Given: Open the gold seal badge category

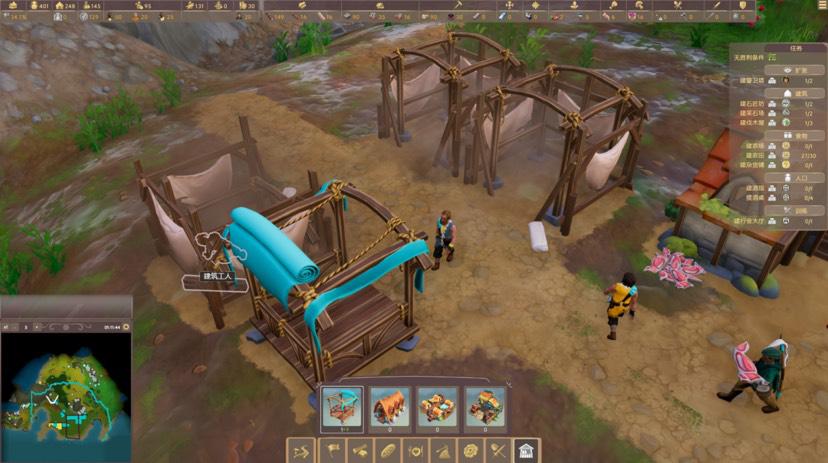Looking at the screenshot, I should click(470, 451).
